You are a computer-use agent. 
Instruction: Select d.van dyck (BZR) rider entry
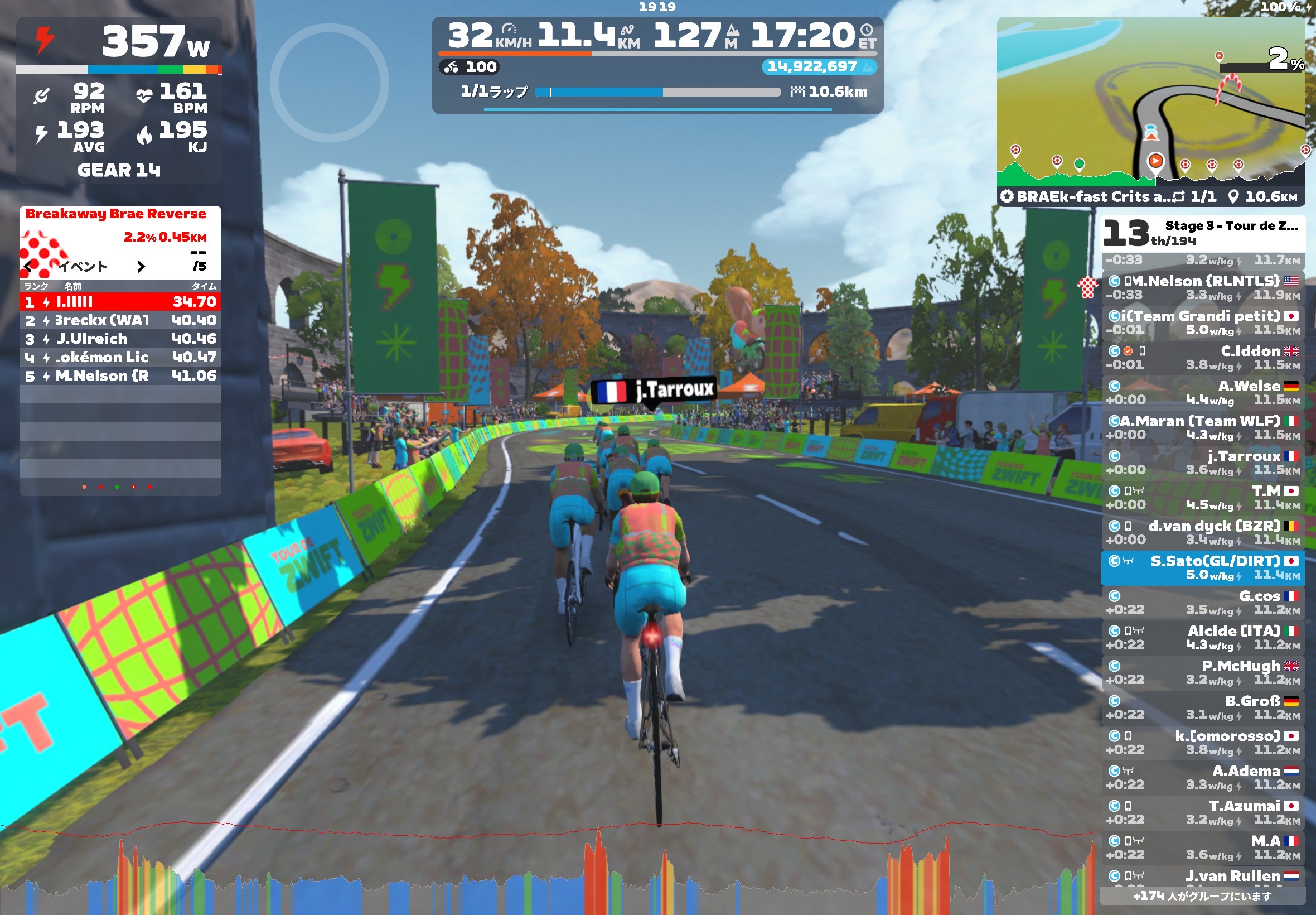coord(1203,532)
